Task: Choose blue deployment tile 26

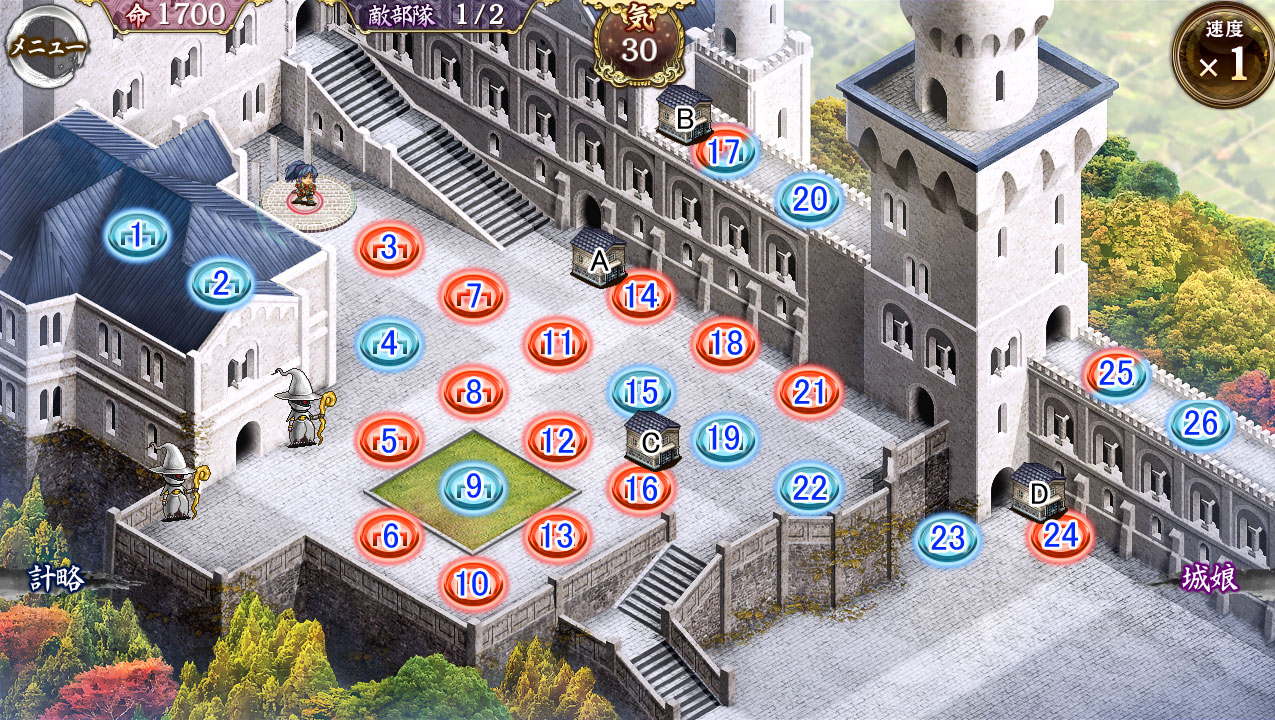Action: pyautogui.click(x=1201, y=424)
